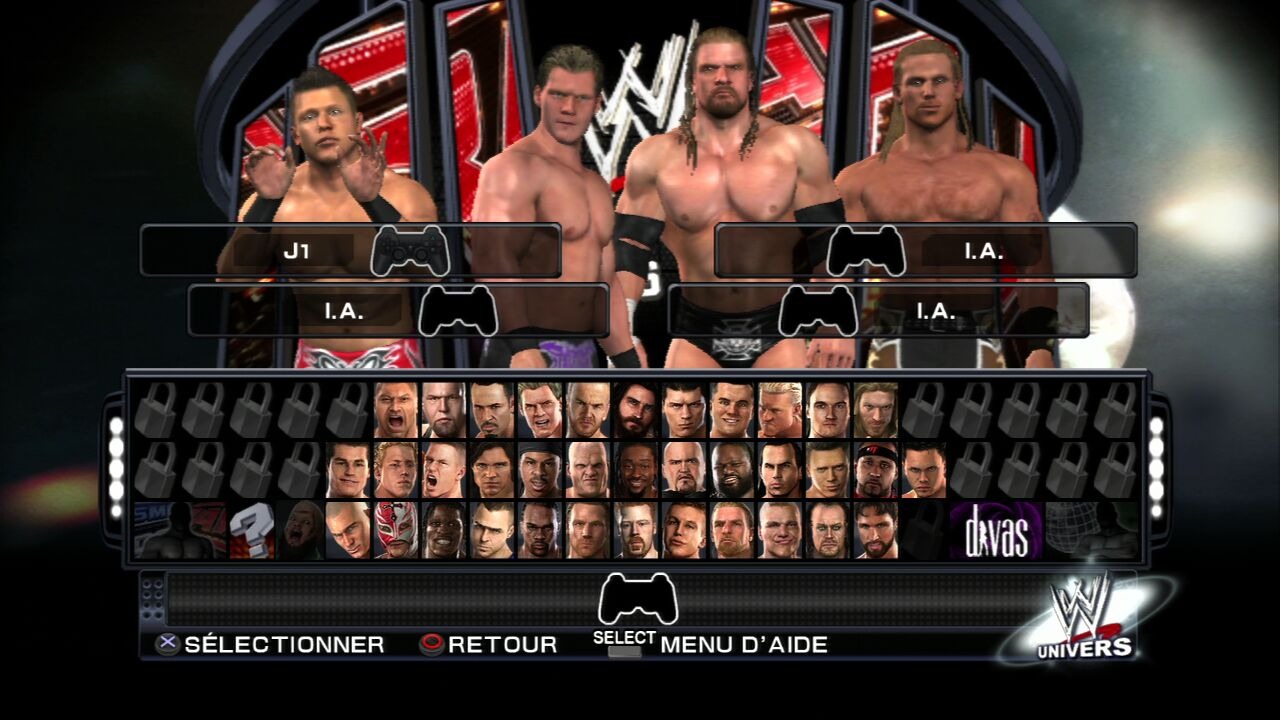1280x720 pixels.
Task: Select The Undertaker's portrait
Action: tap(827, 532)
